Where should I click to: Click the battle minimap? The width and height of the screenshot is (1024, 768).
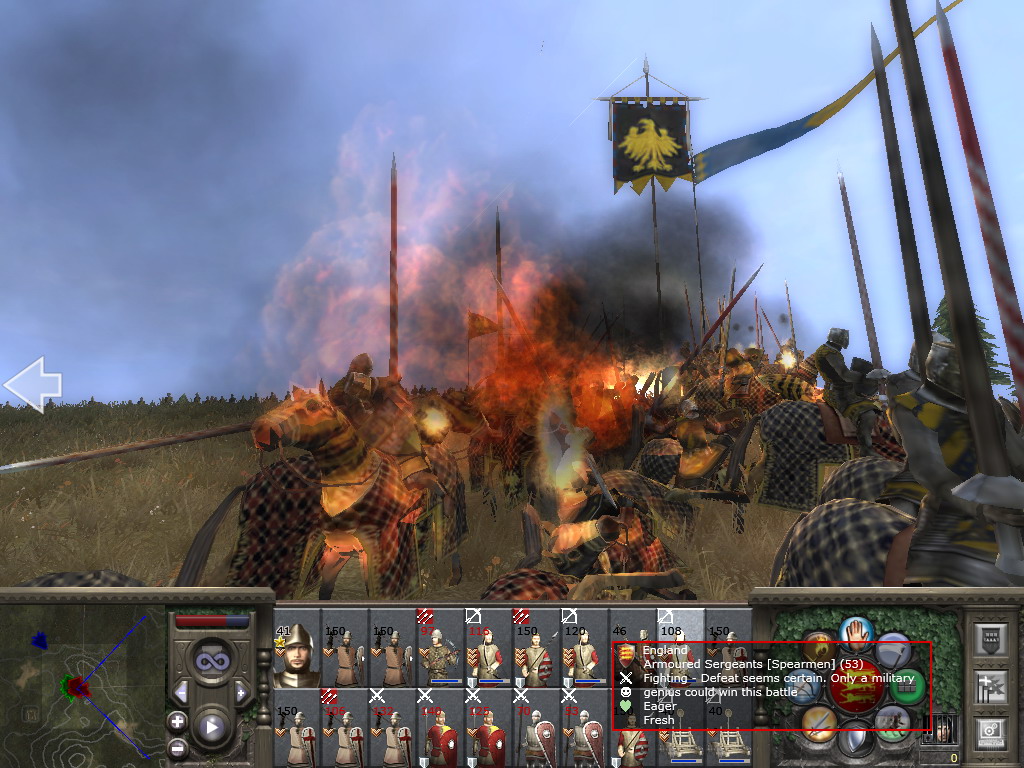click(82, 687)
